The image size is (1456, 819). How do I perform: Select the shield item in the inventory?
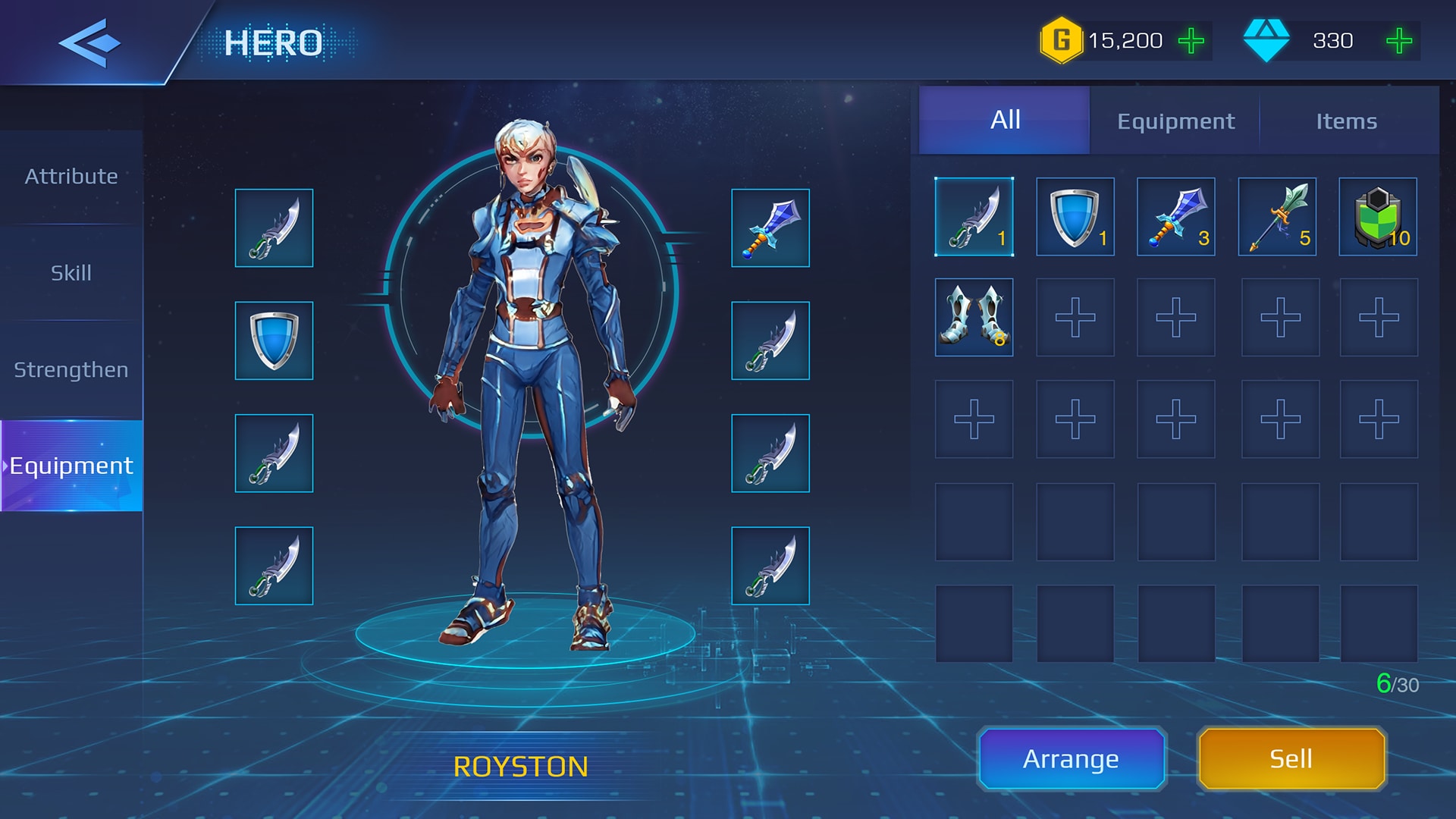pyautogui.click(x=1075, y=218)
